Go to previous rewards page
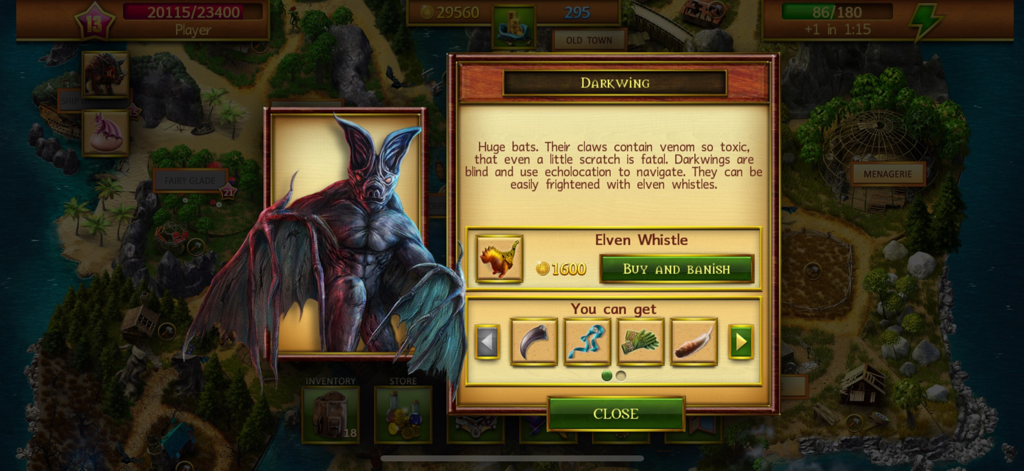The image size is (1024, 471). pyautogui.click(x=487, y=342)
